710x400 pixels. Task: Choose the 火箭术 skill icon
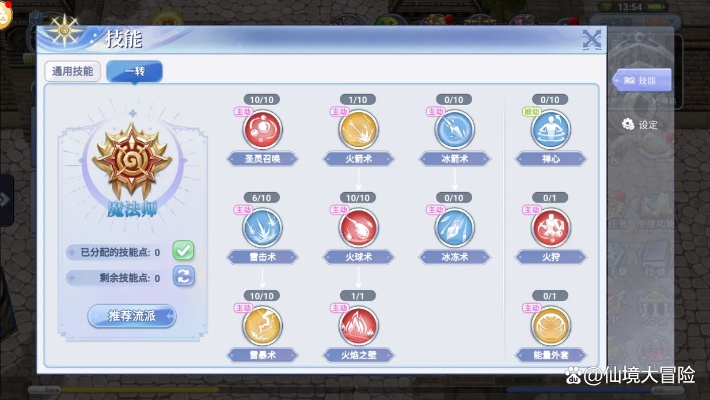click(357, 130)
